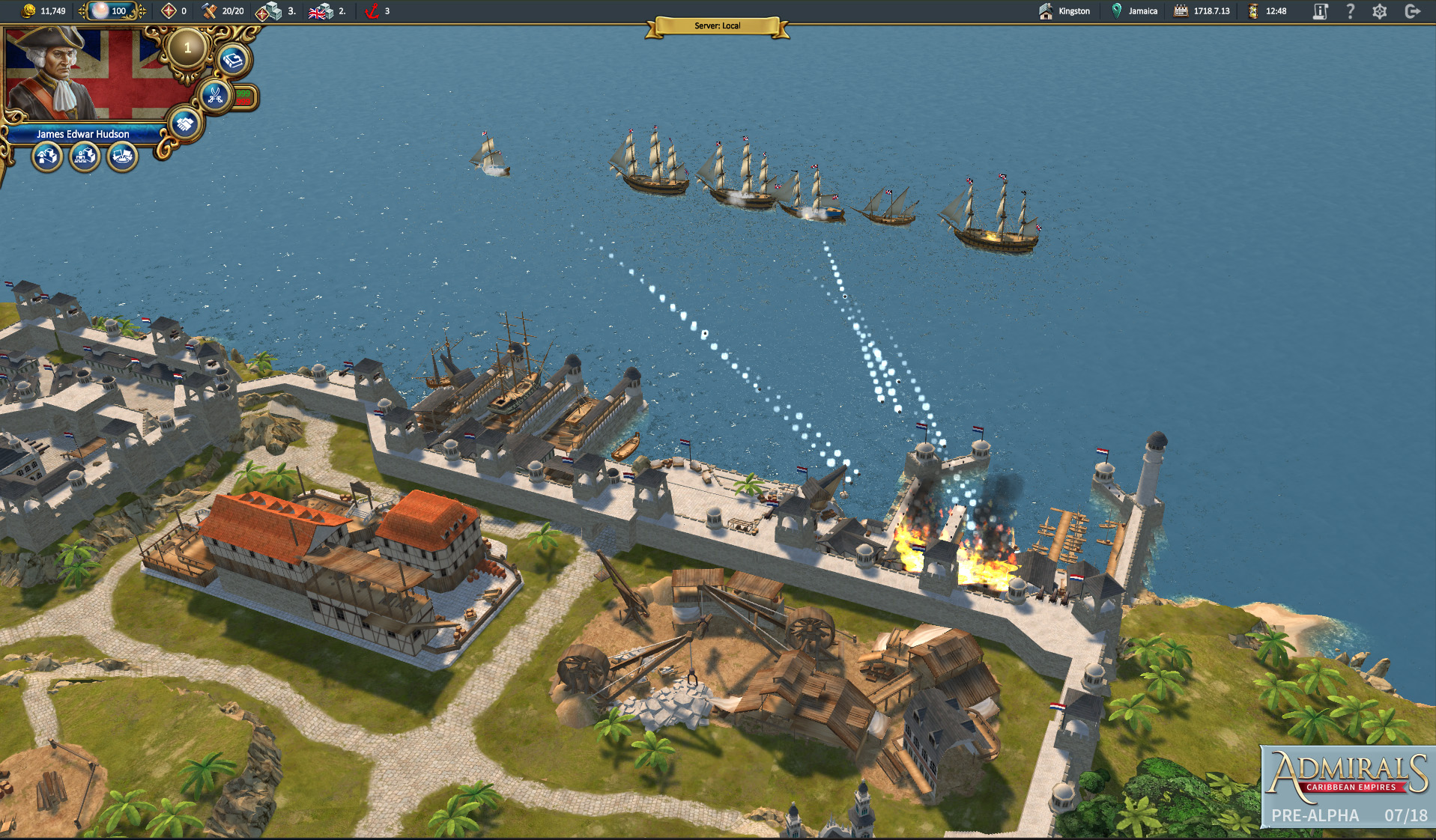The image size is (1436, 840).
Task: Open the crossed swords battle button
Action: [x=215, y=95]
